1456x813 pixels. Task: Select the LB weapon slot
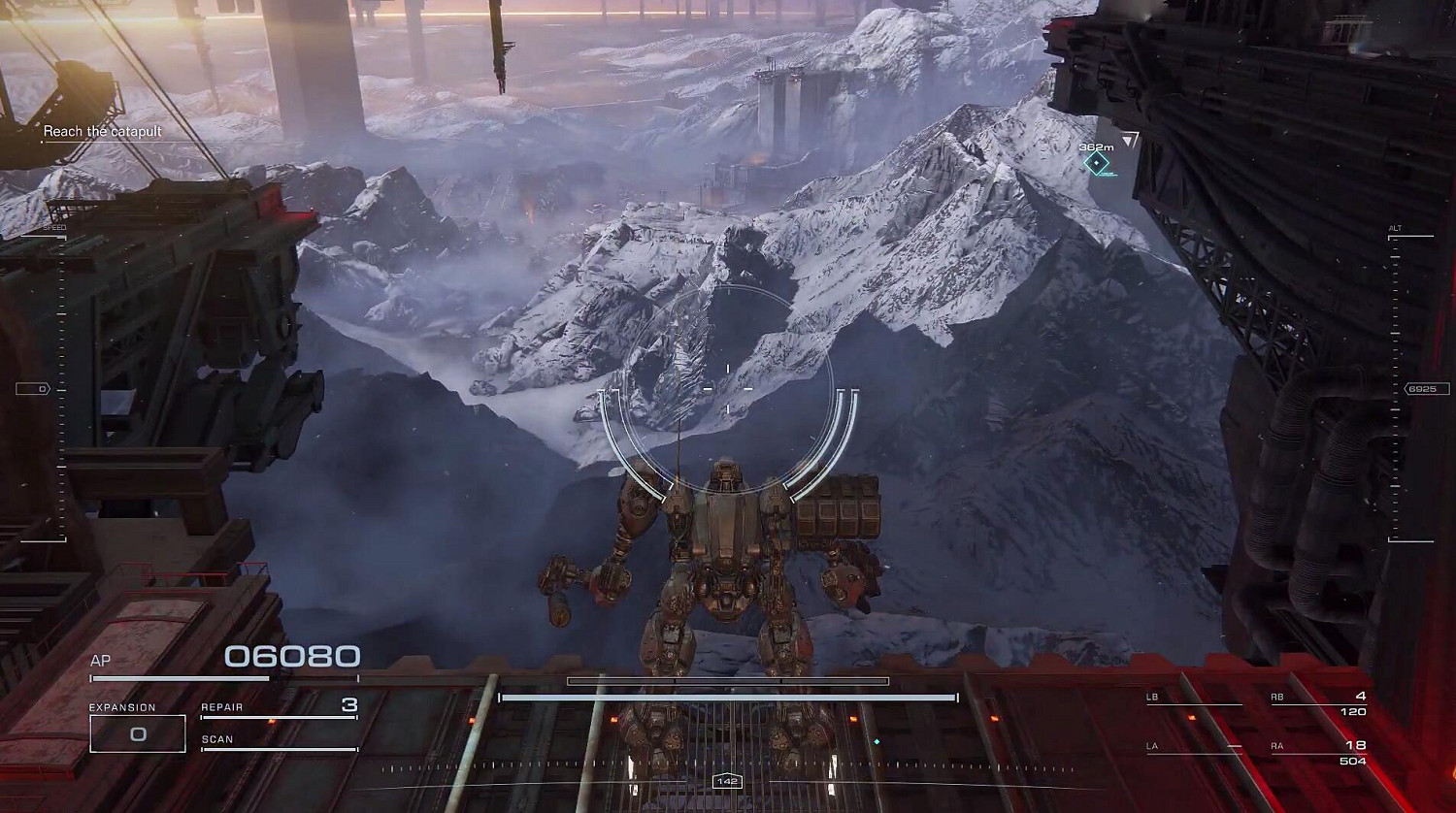tap(1193, 699)
